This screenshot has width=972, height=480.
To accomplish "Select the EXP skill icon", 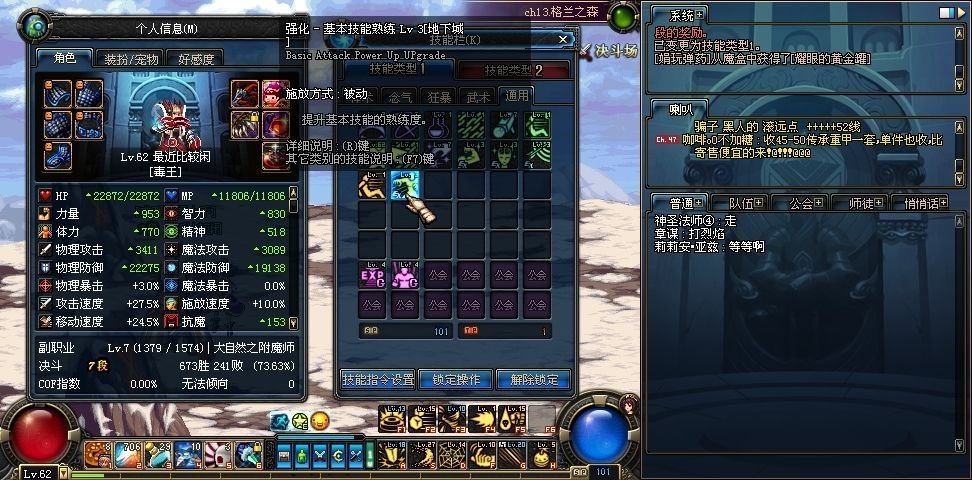I will point(372,275).
